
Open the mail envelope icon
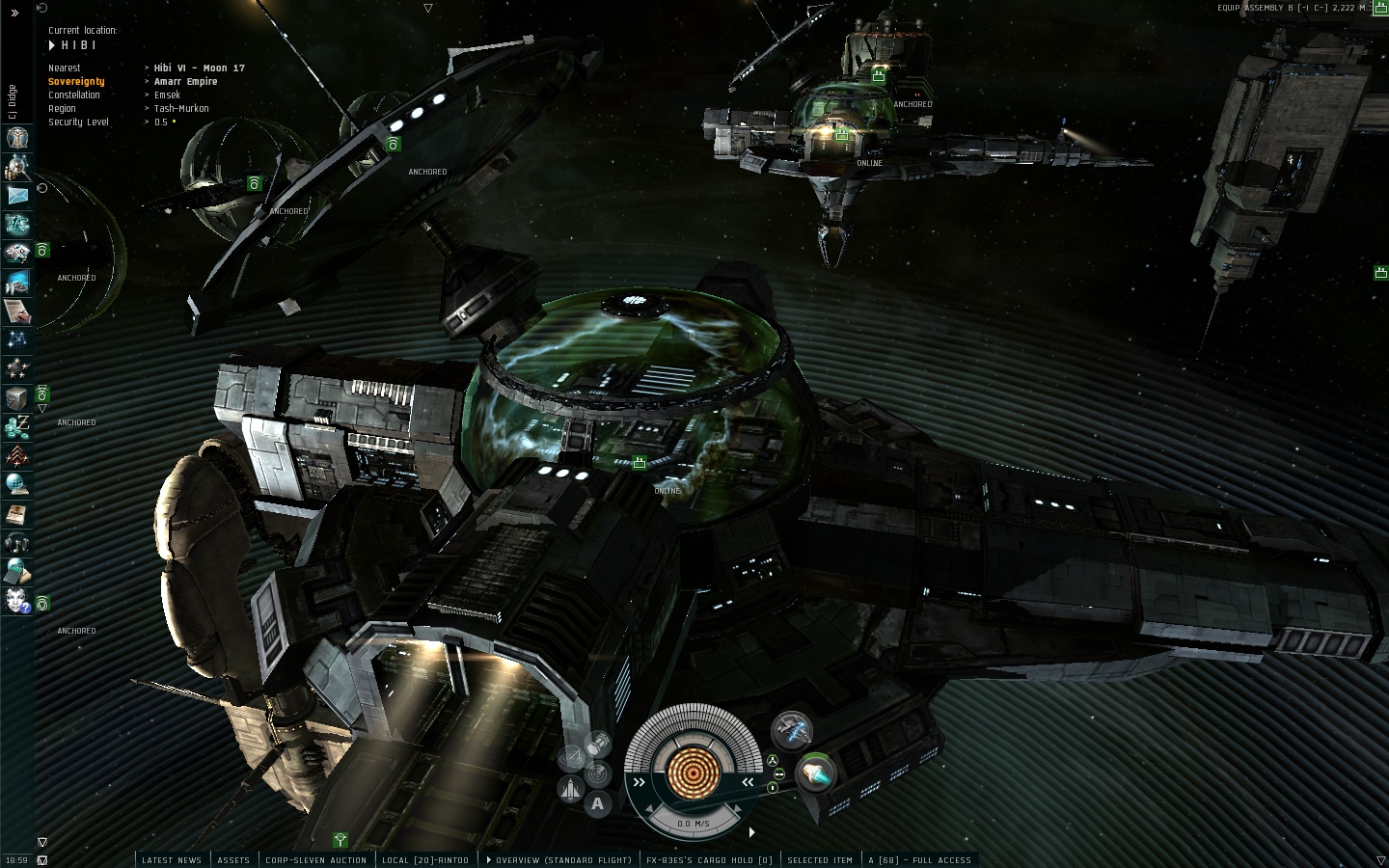pos(17,196)
